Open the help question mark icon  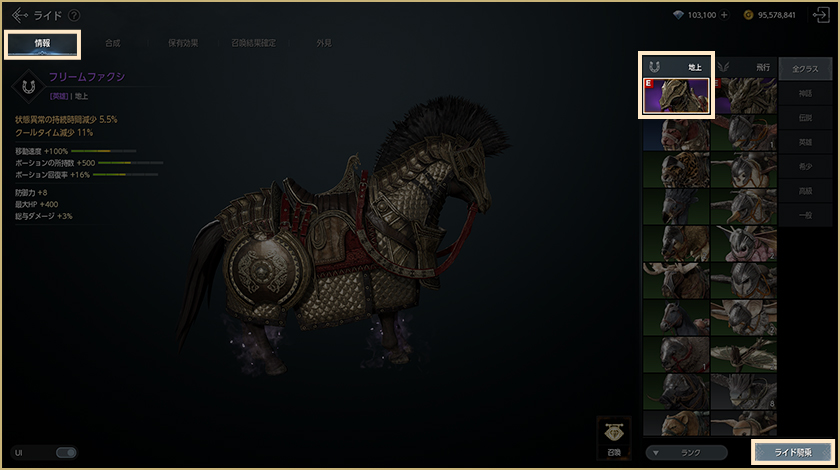pyautogui.click(x=75, y=15)
